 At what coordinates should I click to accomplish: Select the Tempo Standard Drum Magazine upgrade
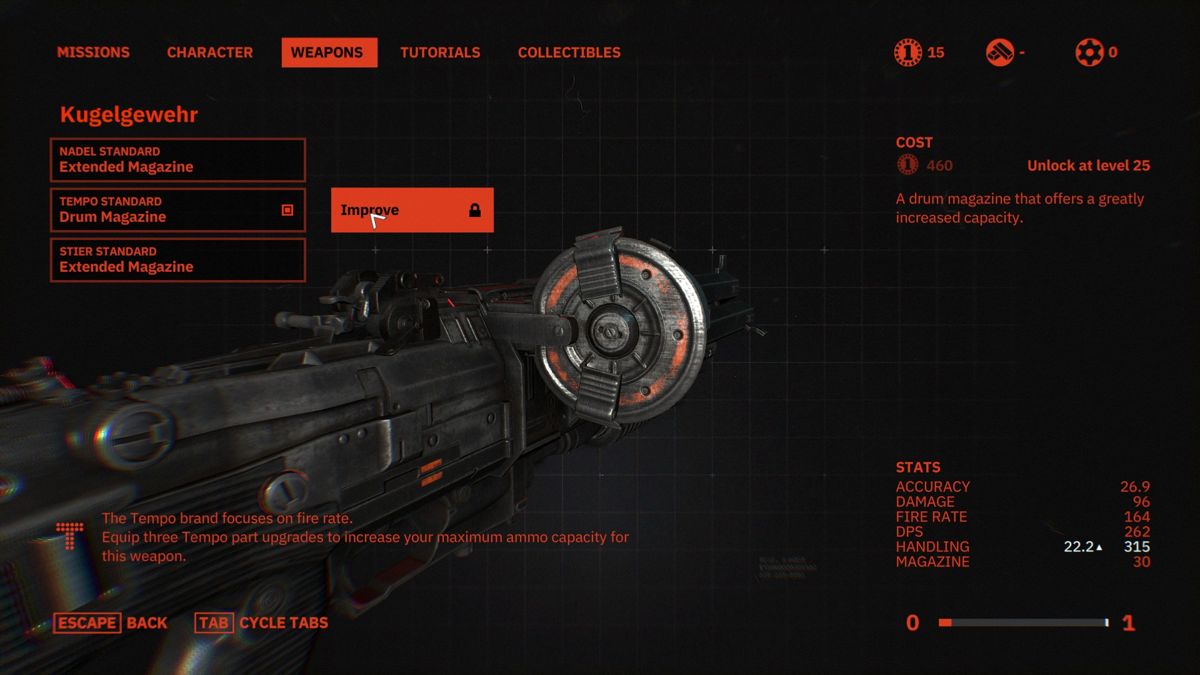coord(178,210)
